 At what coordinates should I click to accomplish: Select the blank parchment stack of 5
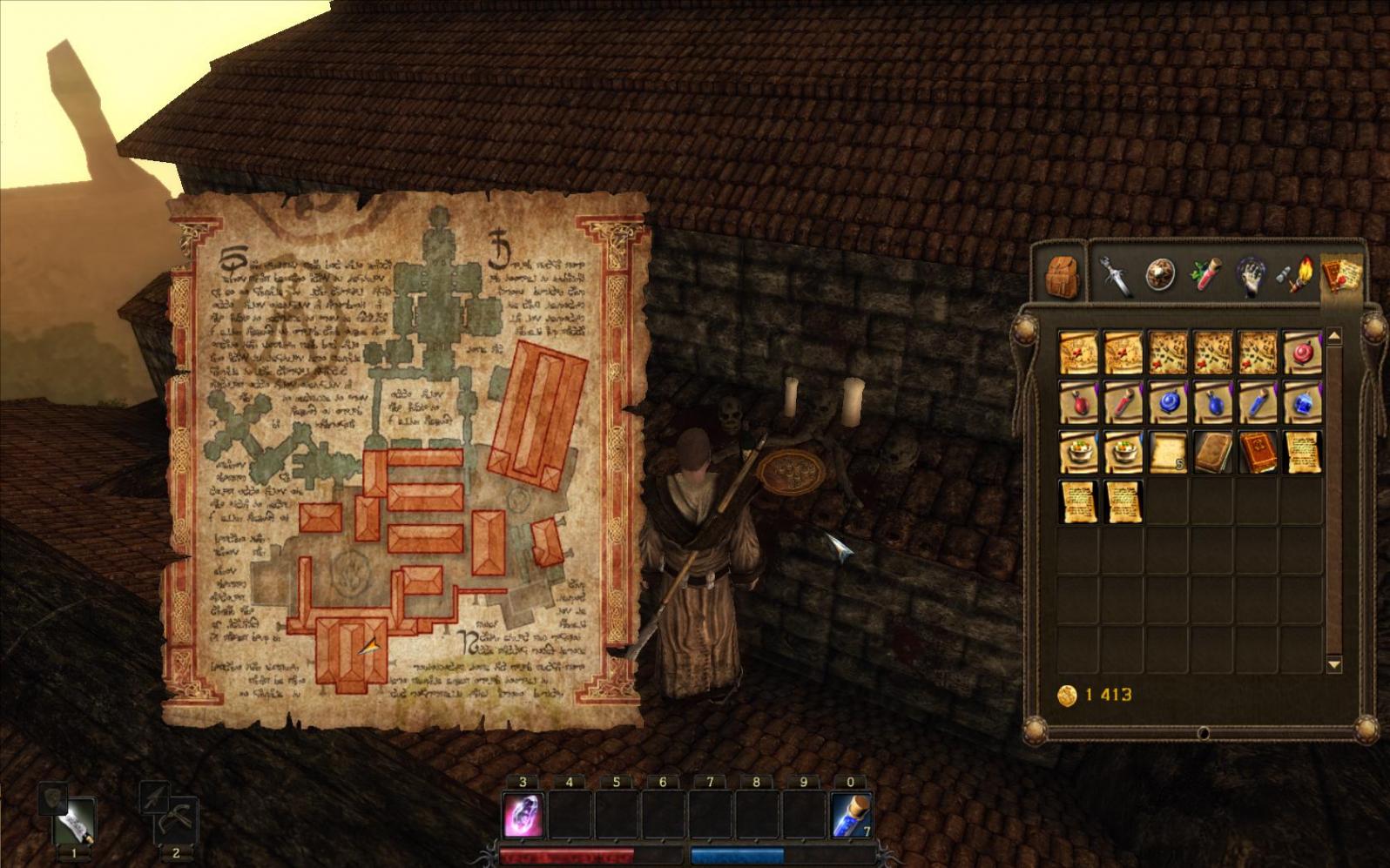click(1169, 453)
